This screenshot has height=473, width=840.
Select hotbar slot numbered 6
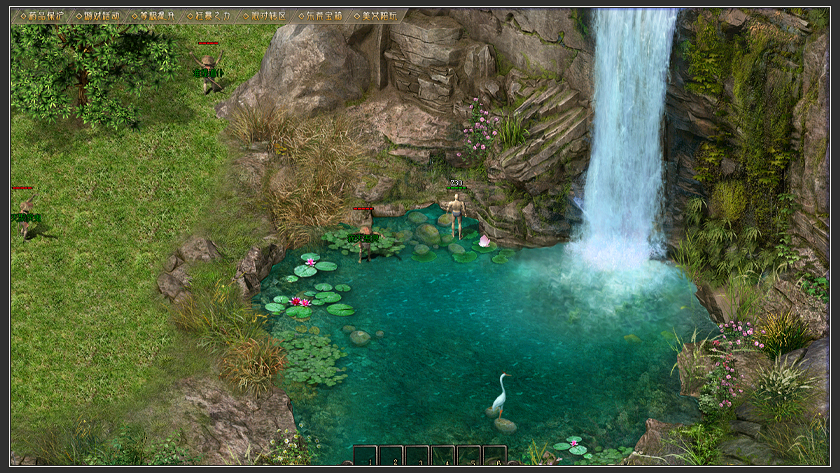point(495,456)
